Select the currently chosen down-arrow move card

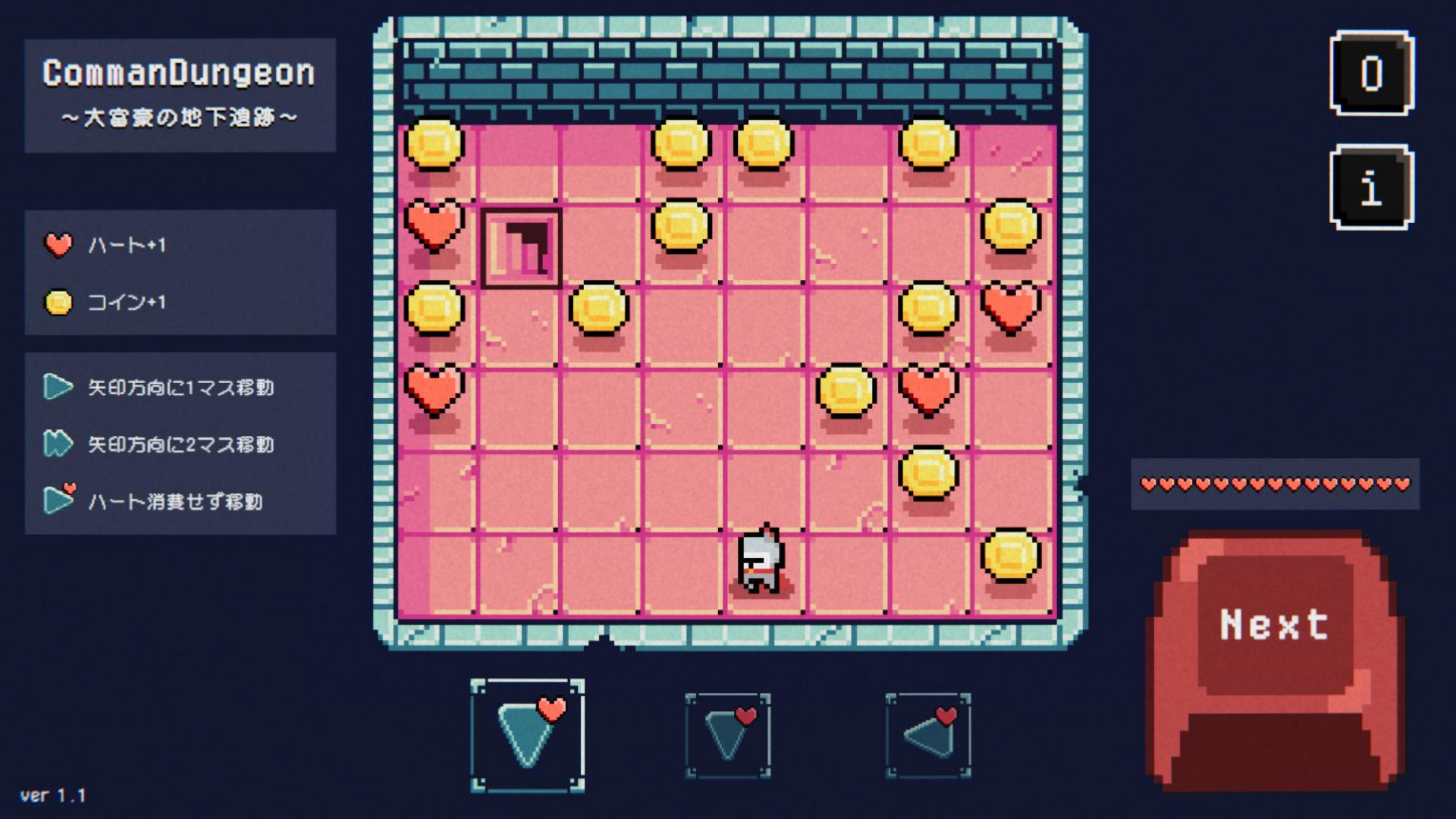click(529, 733)
